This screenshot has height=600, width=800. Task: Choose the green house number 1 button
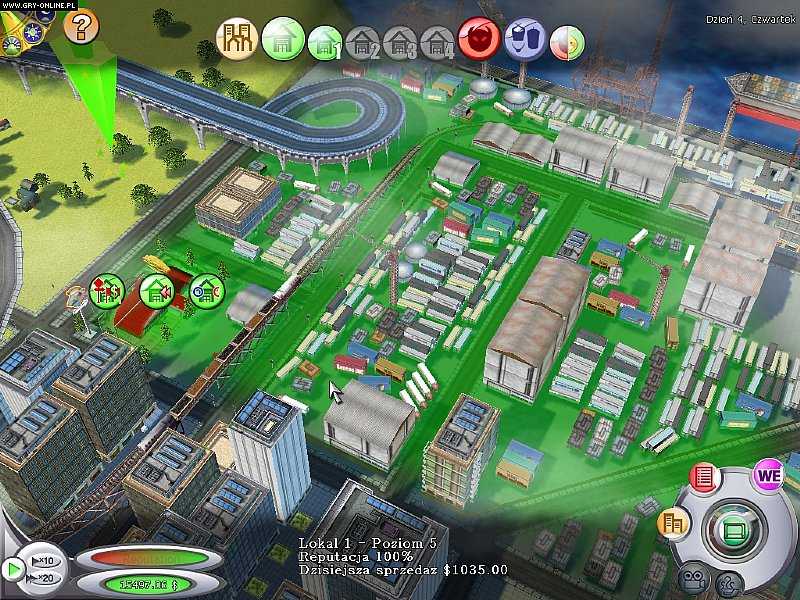coord(325,42)
